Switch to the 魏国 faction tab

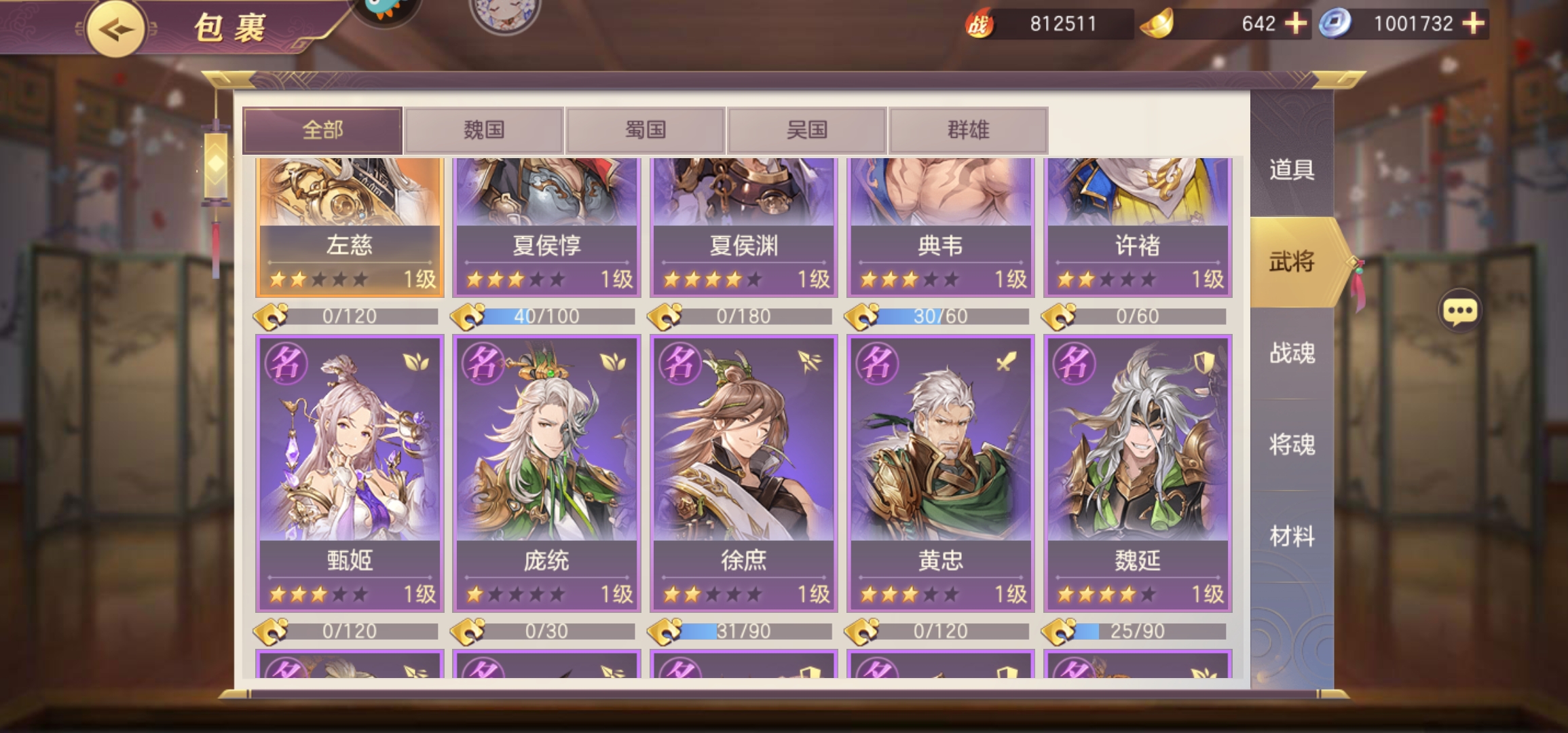(483, 129)
